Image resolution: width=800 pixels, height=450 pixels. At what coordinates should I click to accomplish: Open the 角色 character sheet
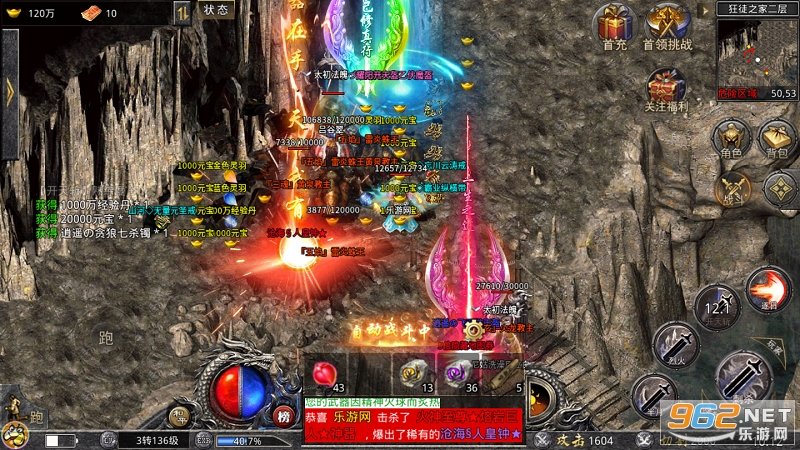731,137
